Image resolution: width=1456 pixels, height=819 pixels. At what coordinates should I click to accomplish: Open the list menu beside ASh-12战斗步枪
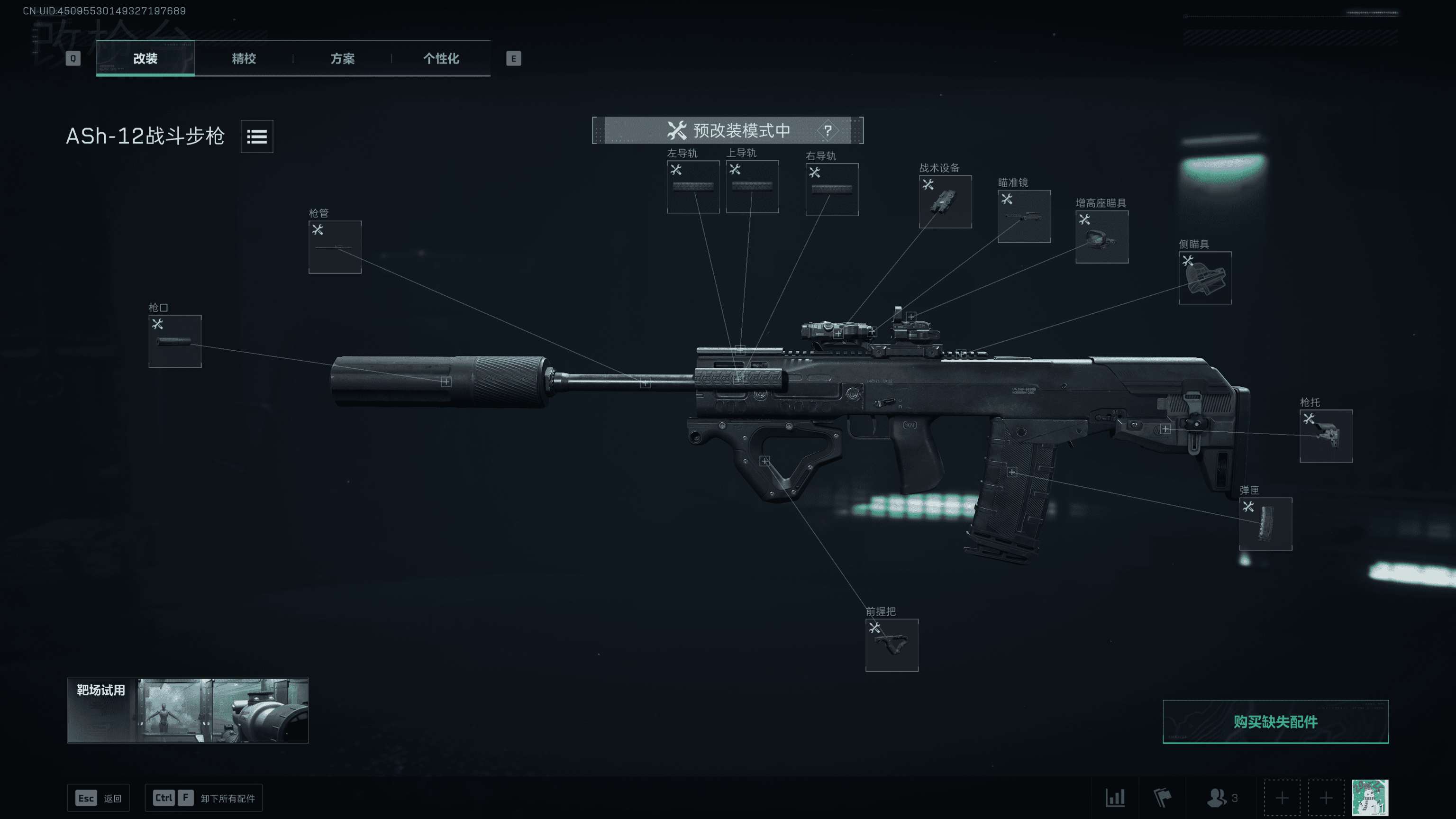256,136
